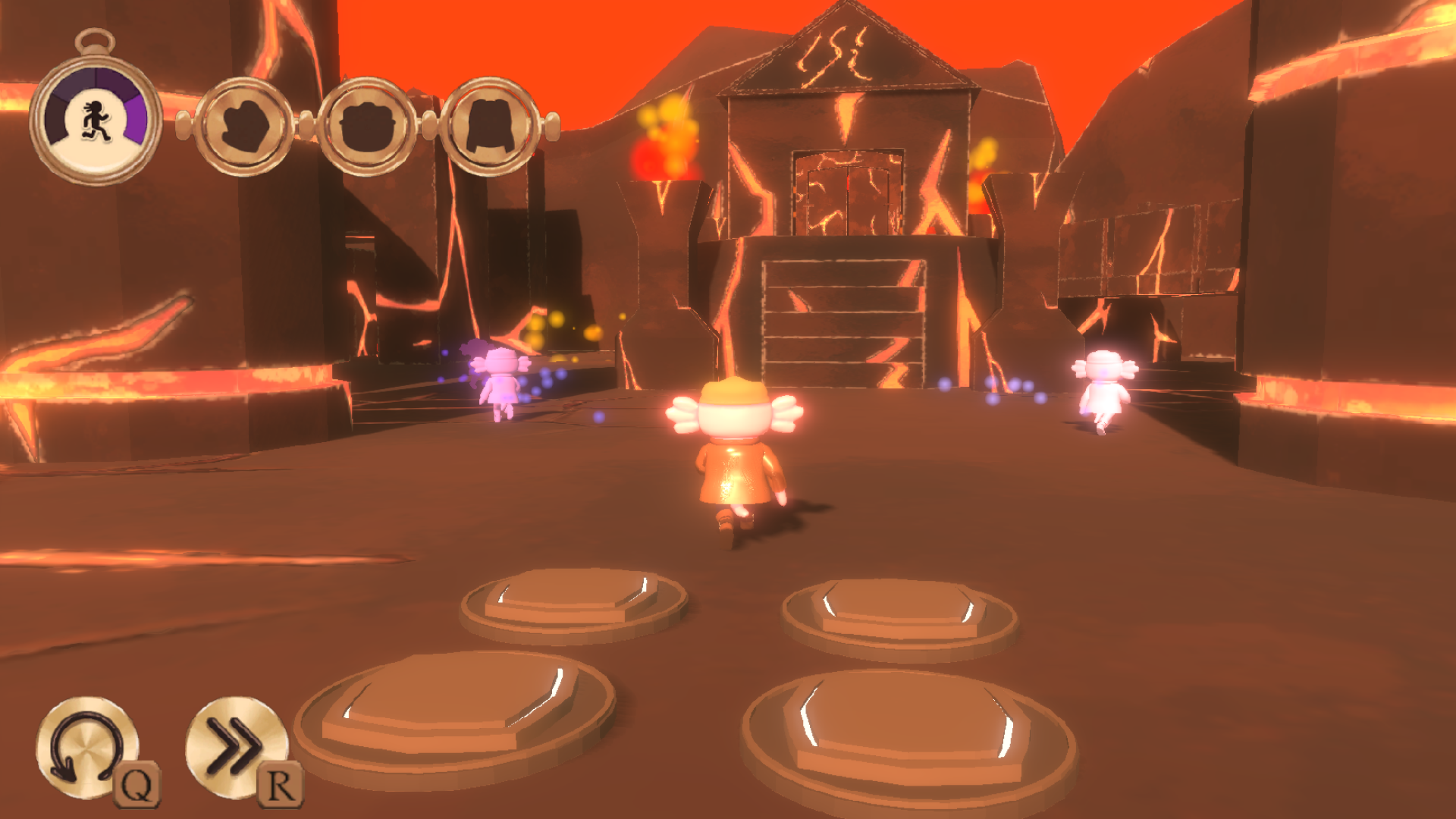Select the glove silhouette medallion

pos(244,126)
